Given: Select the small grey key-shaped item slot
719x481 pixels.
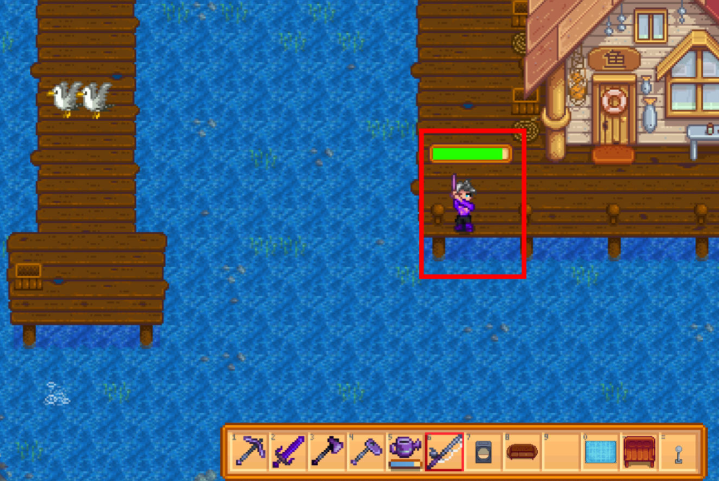Looking at the screenshot, I should (x=677, y=451).
